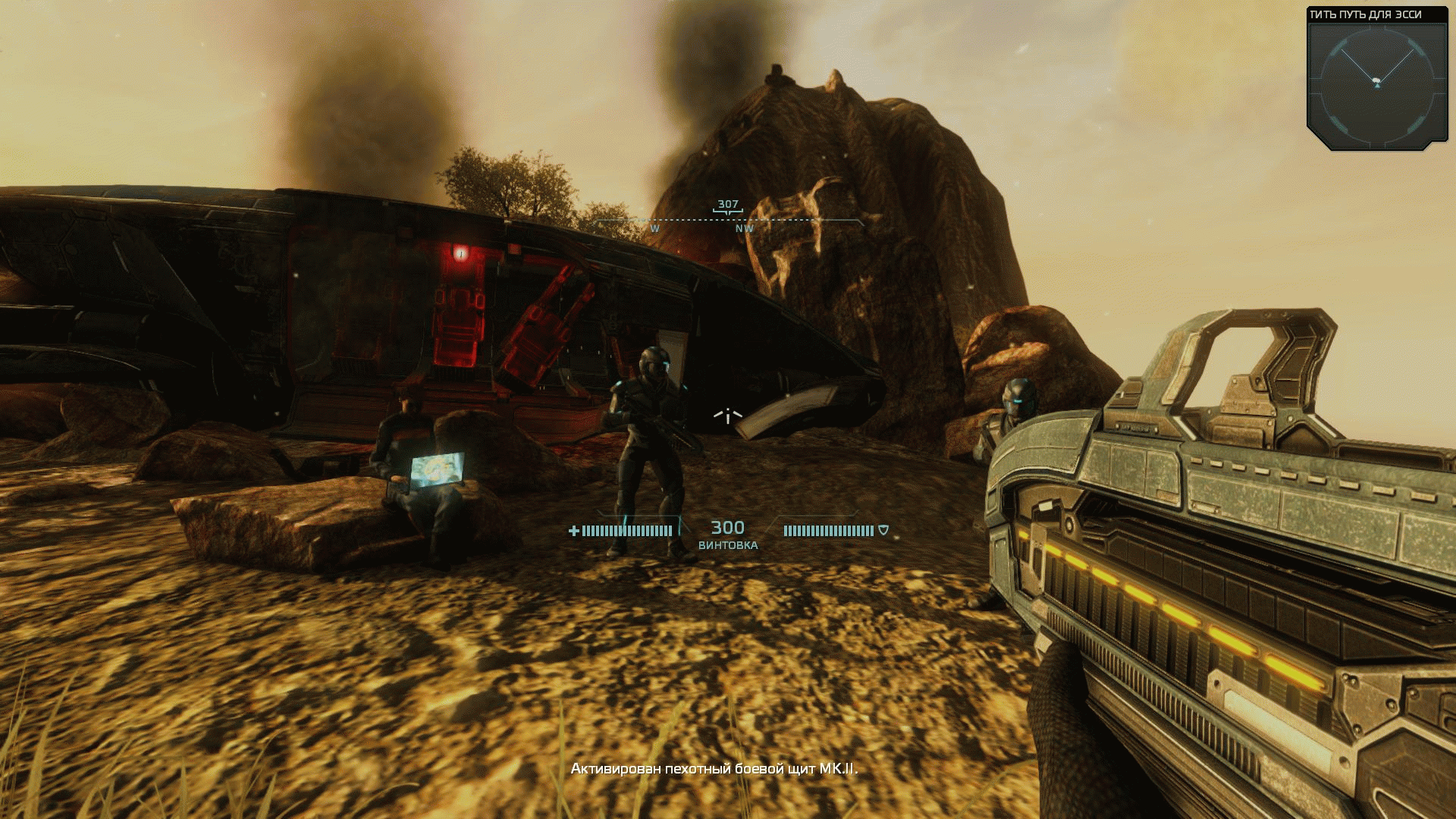The width and height of the screenshot is (1456, 819).
Task: Click the objective text above the radar
Action: tap(1365, 14)
